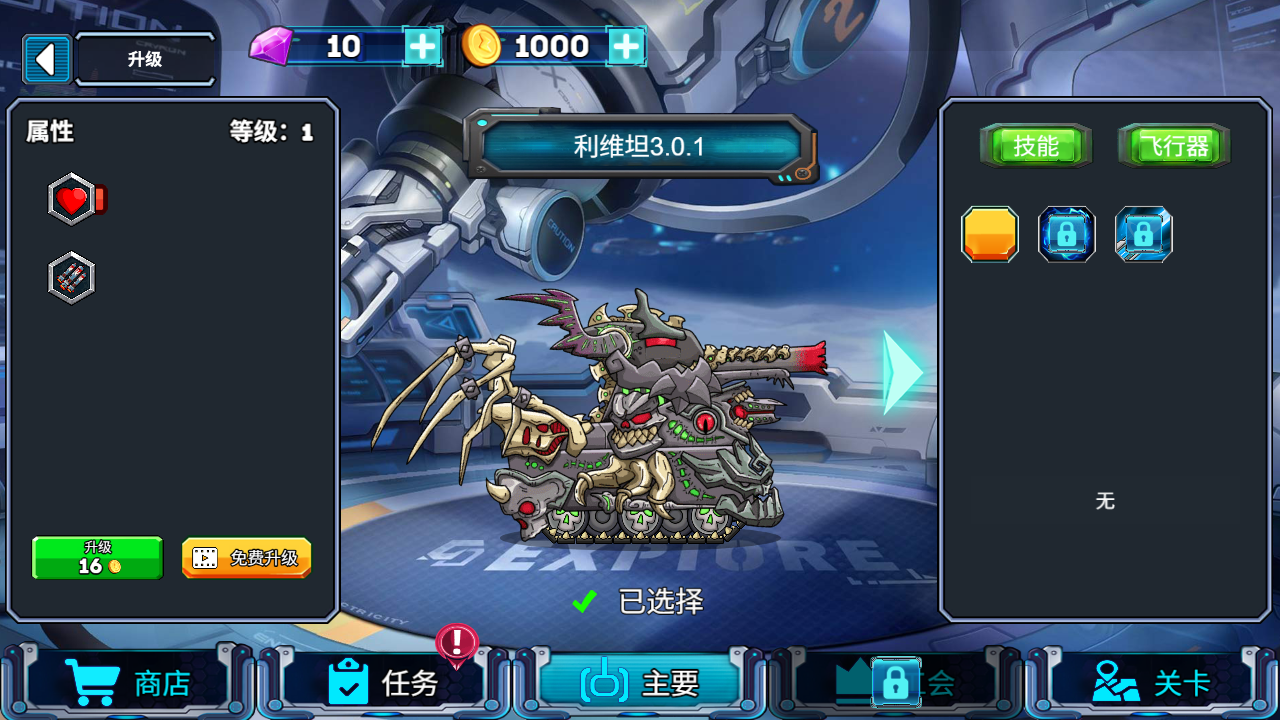Open the 任务 missions menu
The image size is (1280, 720).
coord(385,683)
